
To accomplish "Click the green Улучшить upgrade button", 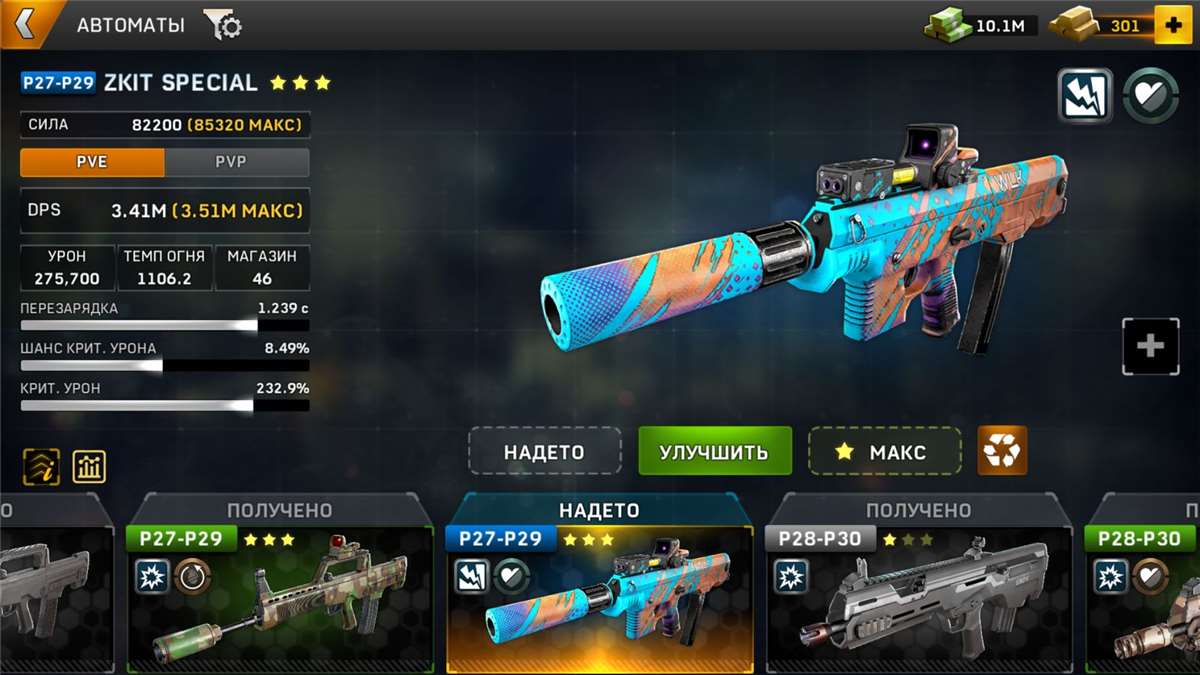I will coord(714,451).
